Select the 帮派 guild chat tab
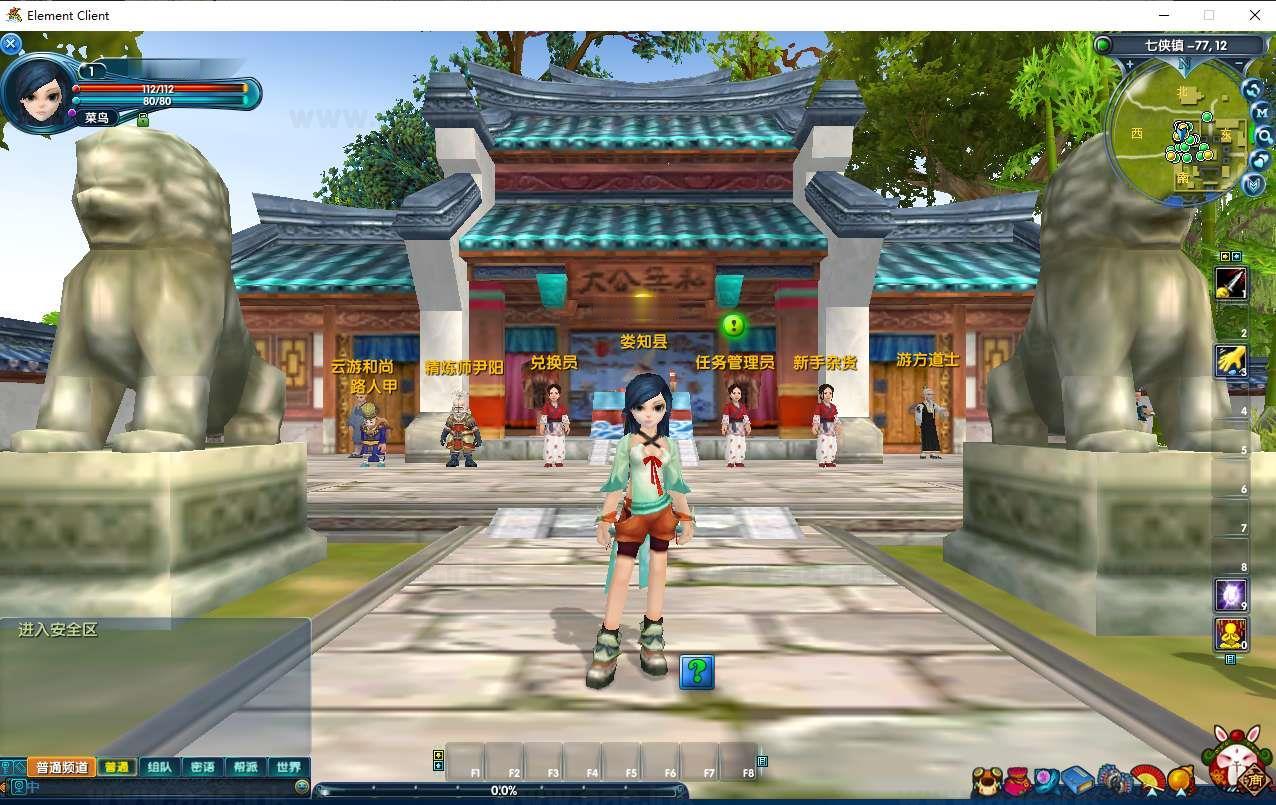 245,767
